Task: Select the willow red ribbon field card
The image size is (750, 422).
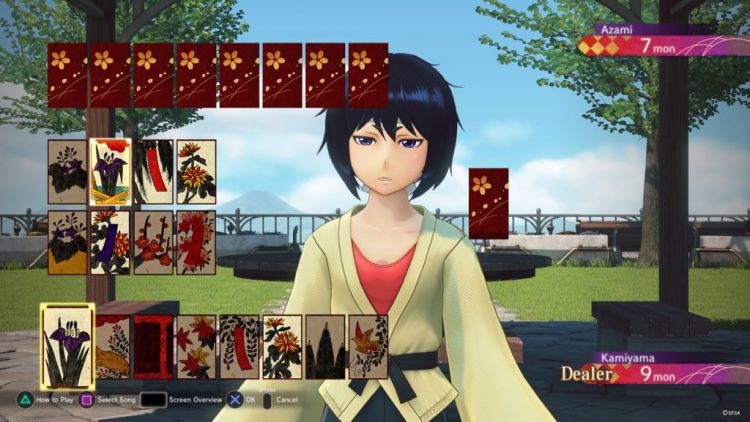Action: [153, 171]
